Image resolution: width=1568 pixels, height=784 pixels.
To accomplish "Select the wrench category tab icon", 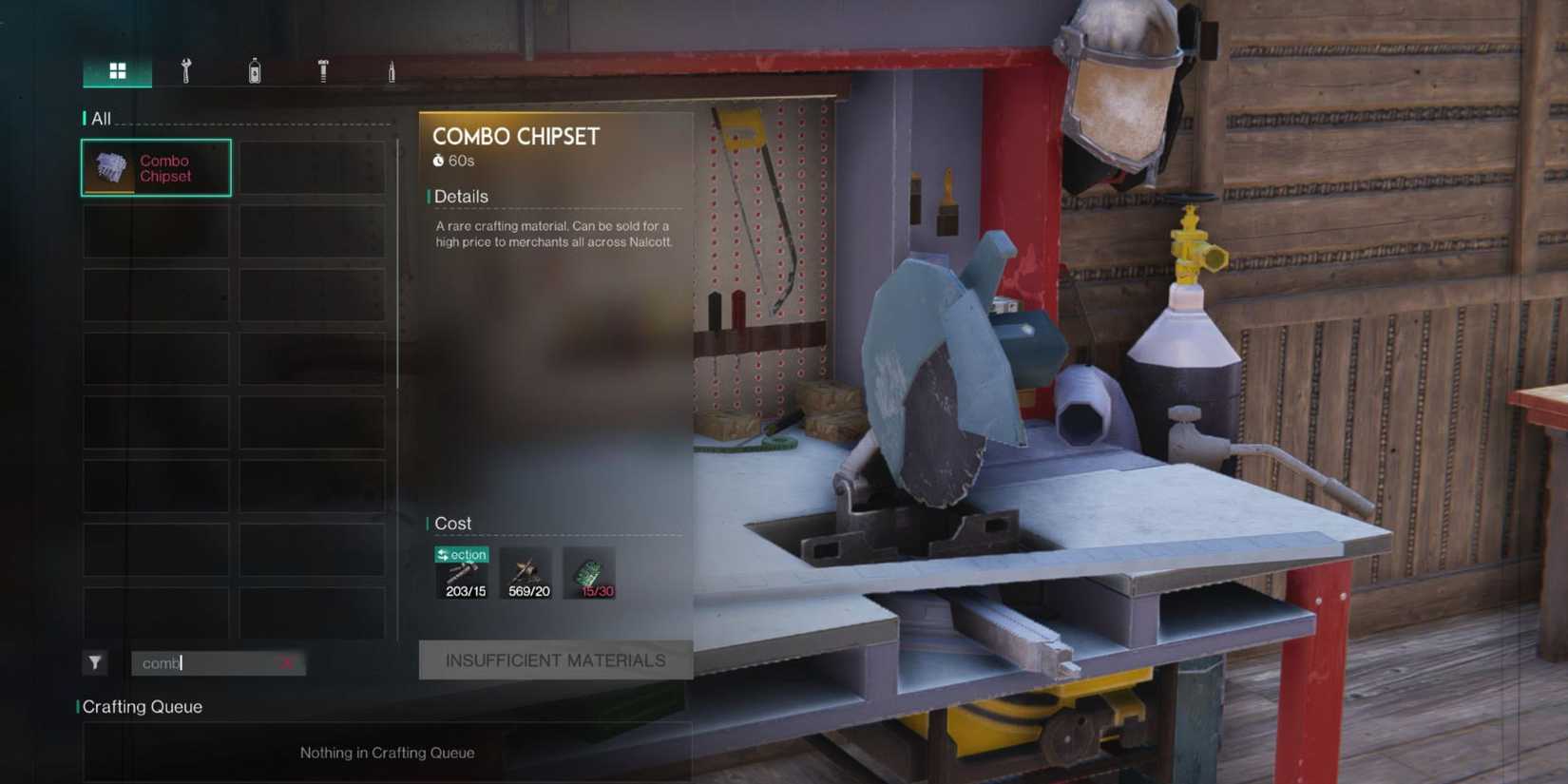I will point(186,70).
